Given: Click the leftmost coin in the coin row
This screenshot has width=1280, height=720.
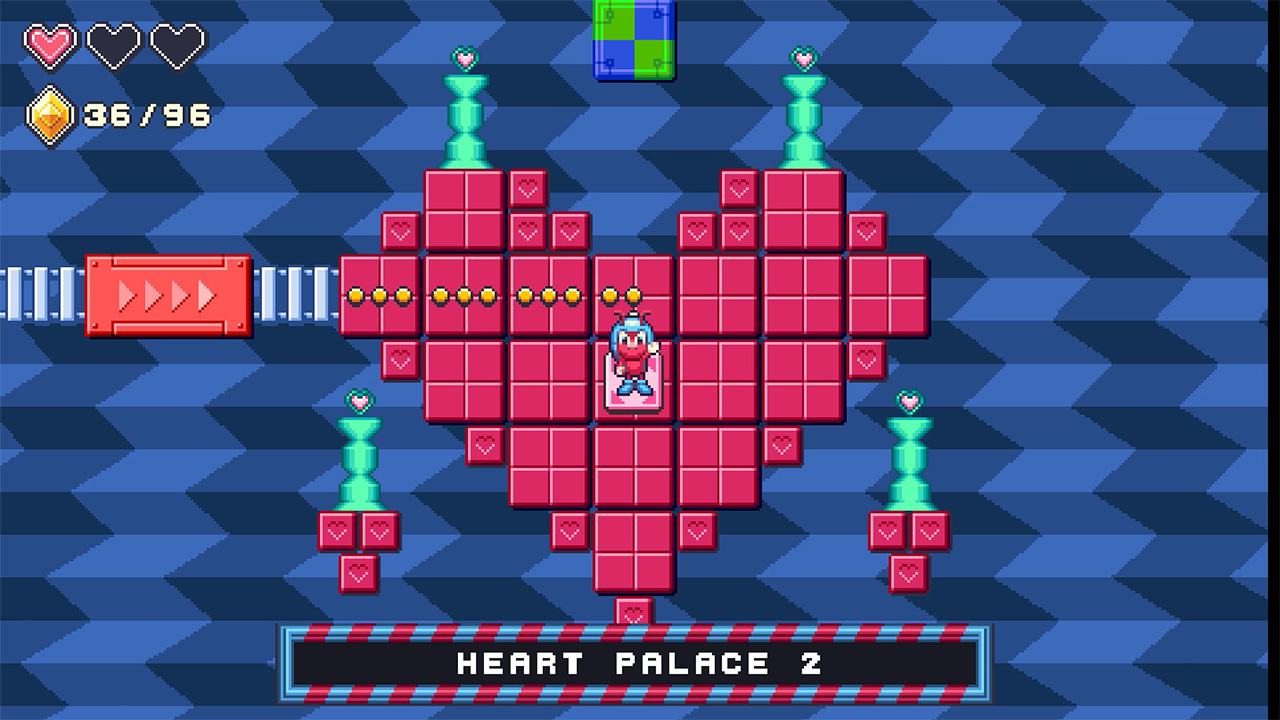Looking at the screenshot, I should (x=357, y=296).
